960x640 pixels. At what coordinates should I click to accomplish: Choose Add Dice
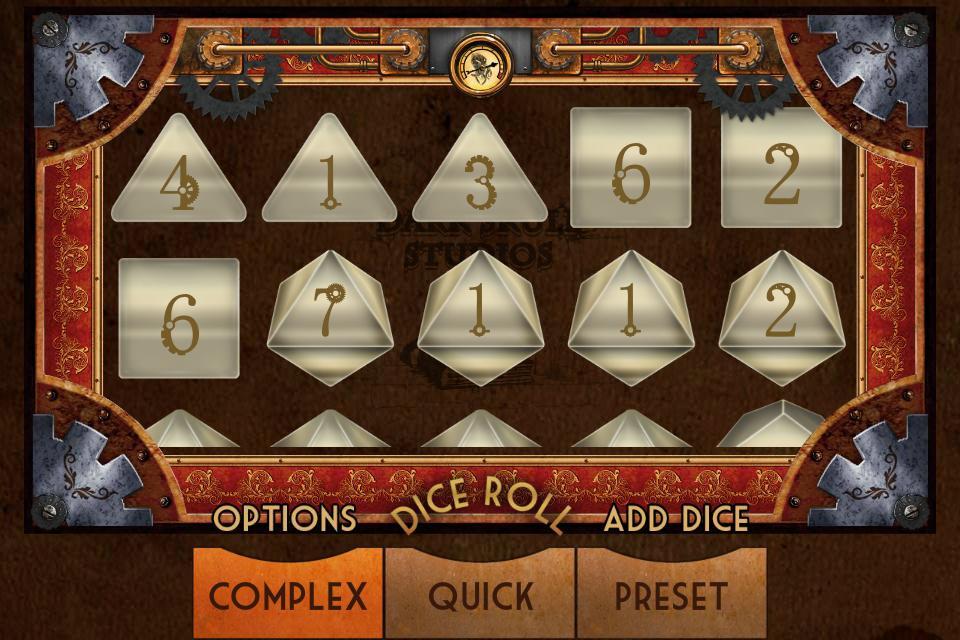click(x=676, y=518)
